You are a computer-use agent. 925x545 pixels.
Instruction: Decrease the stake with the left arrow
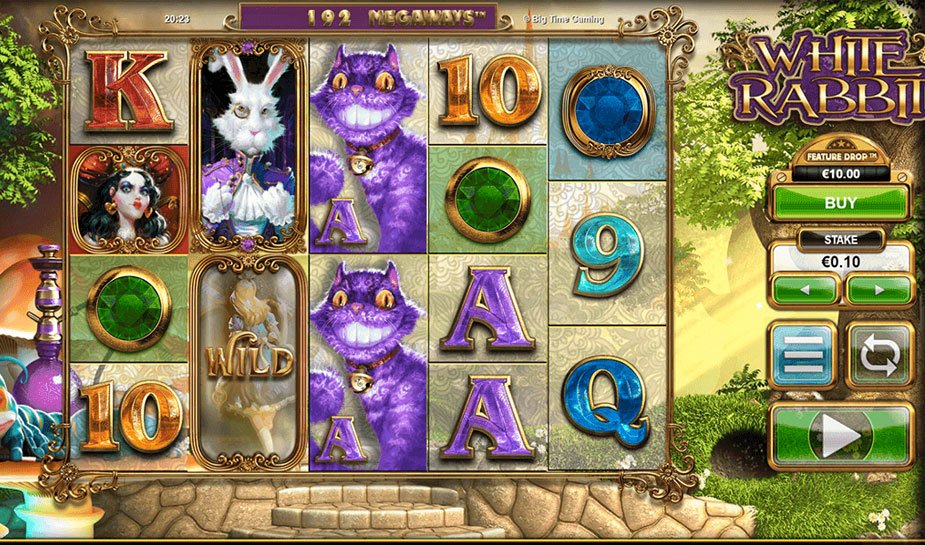tap(804, 290)
